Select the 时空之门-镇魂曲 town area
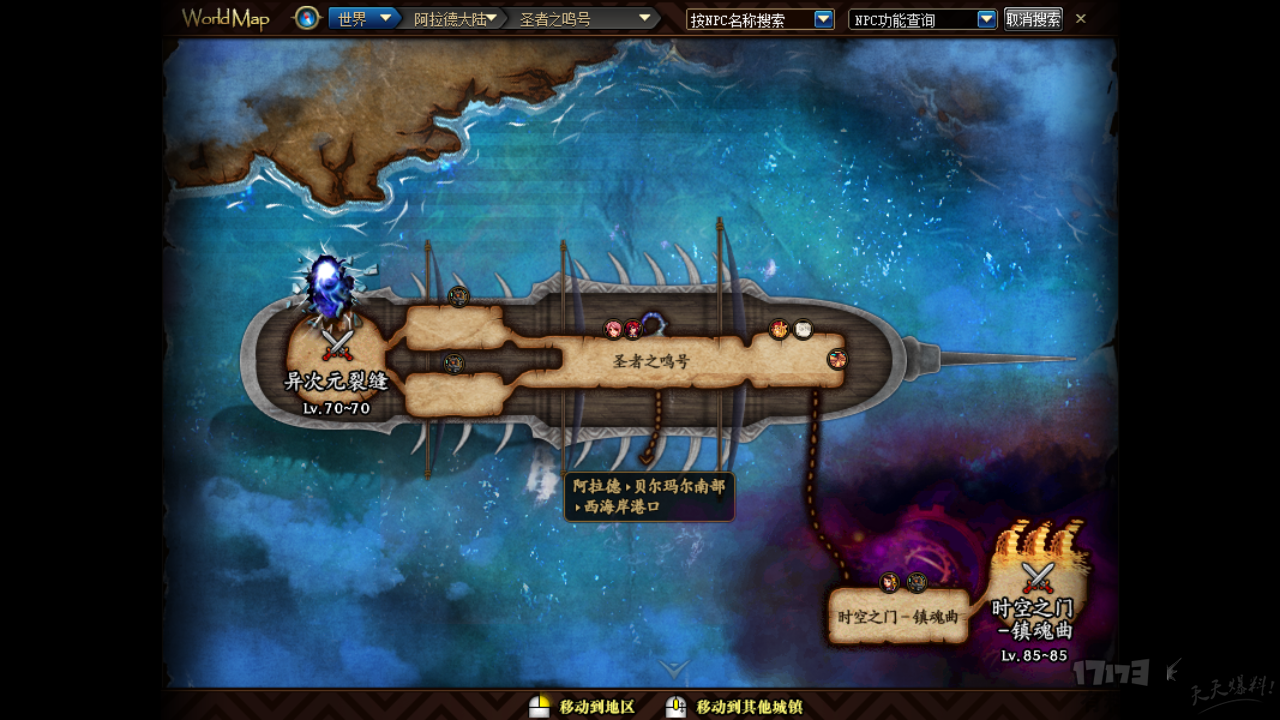 tap(897, 617)
